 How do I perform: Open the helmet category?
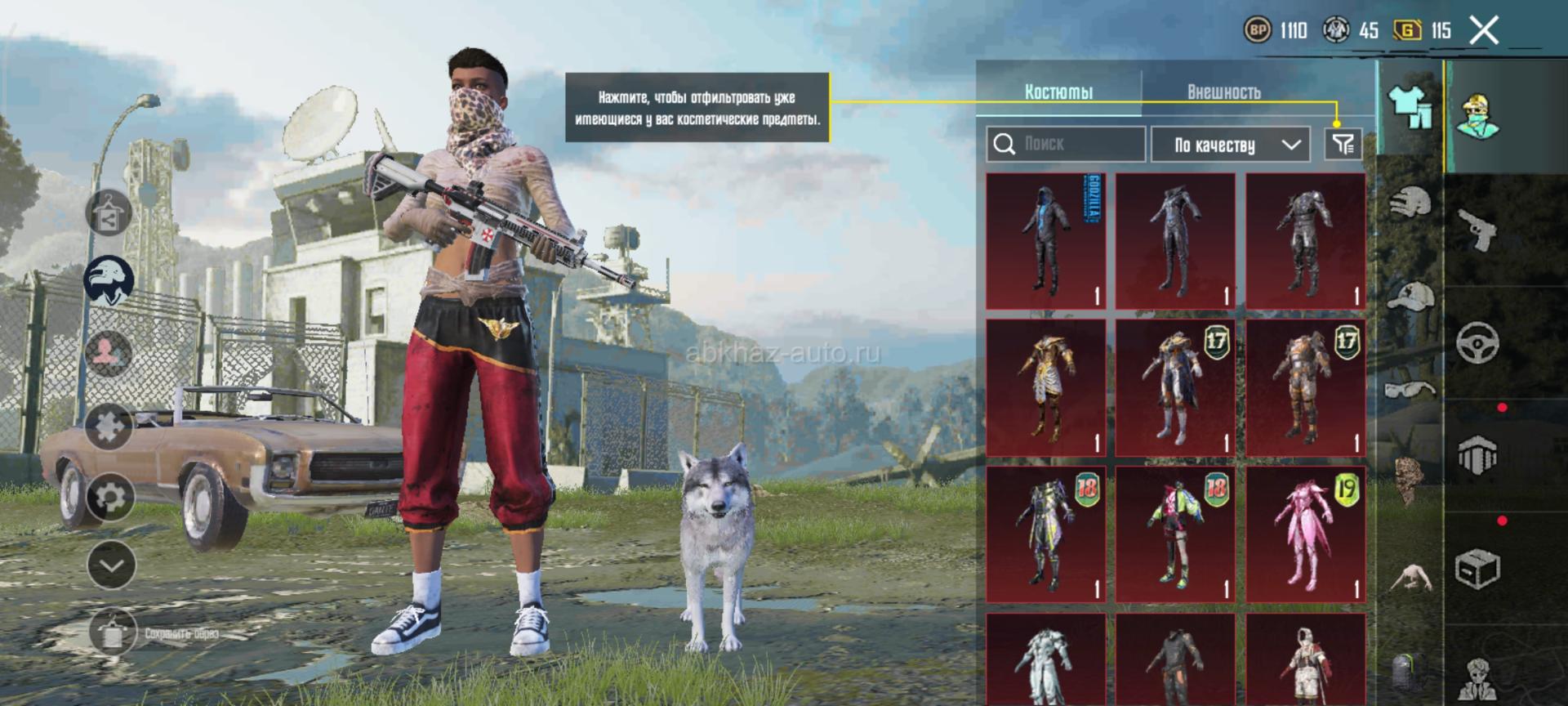1410,202
